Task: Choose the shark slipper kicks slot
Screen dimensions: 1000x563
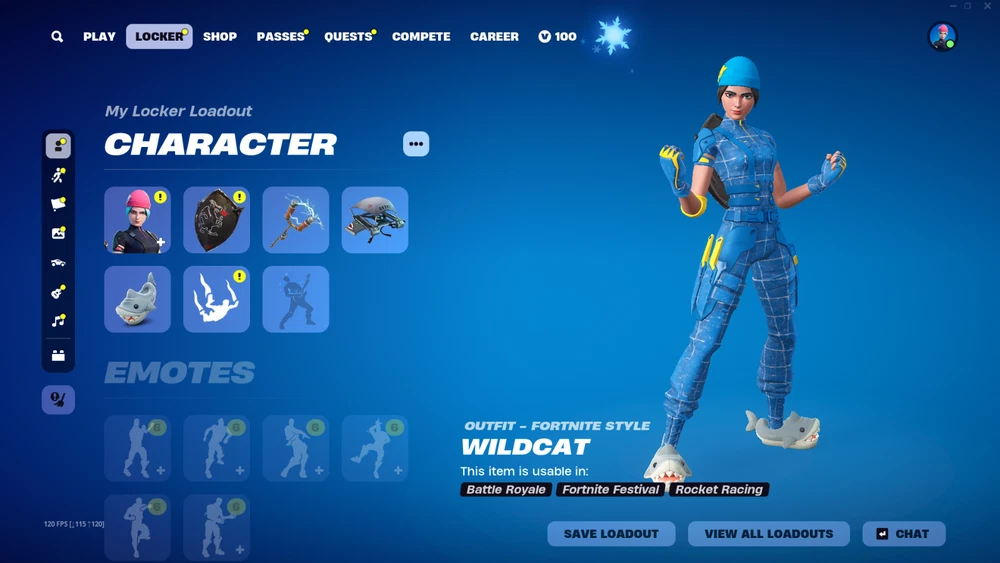Action: [137, 299]
